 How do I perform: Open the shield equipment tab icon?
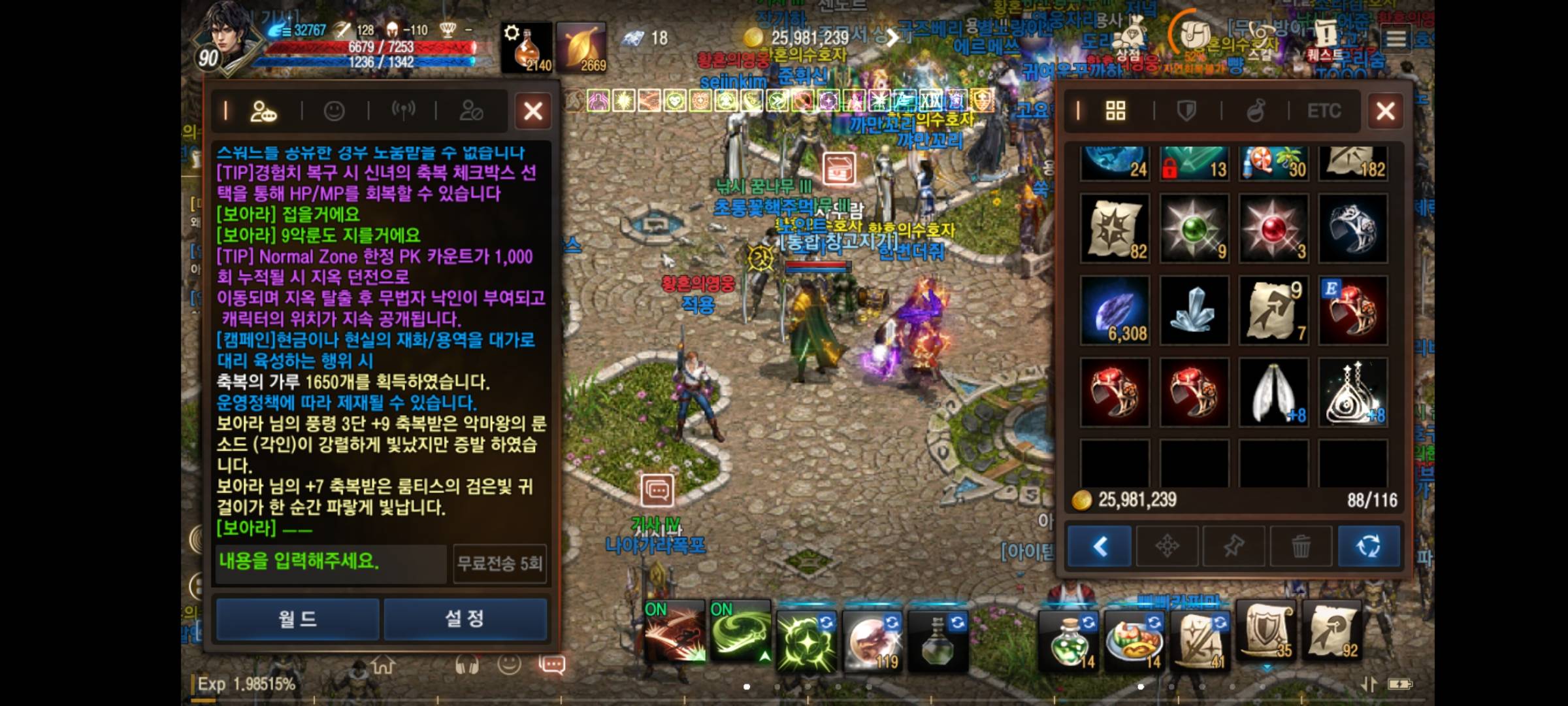(x=1186, y=111)
